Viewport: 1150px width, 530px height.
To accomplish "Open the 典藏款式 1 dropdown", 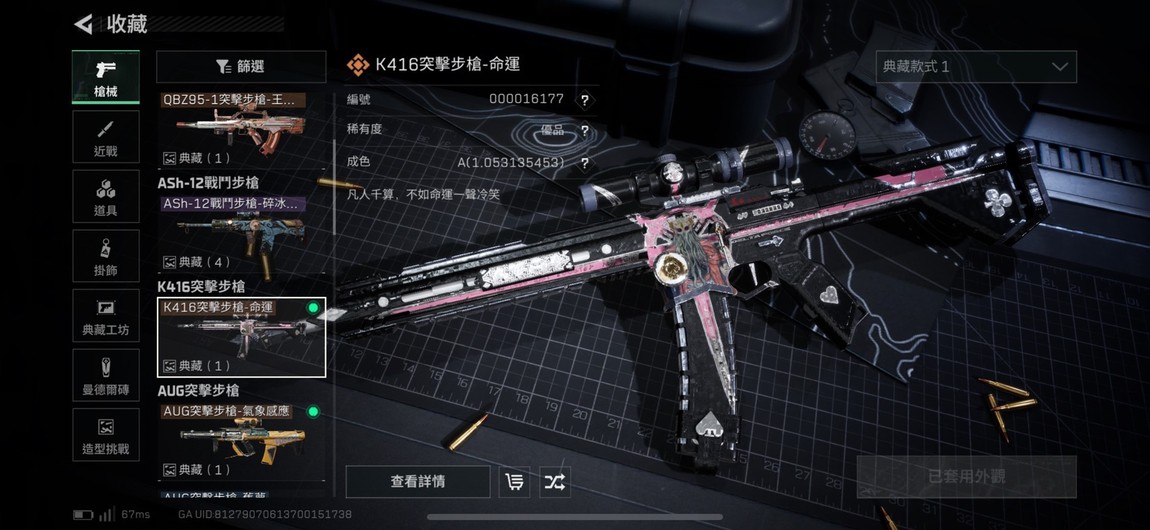I will [x=976, y=67].
